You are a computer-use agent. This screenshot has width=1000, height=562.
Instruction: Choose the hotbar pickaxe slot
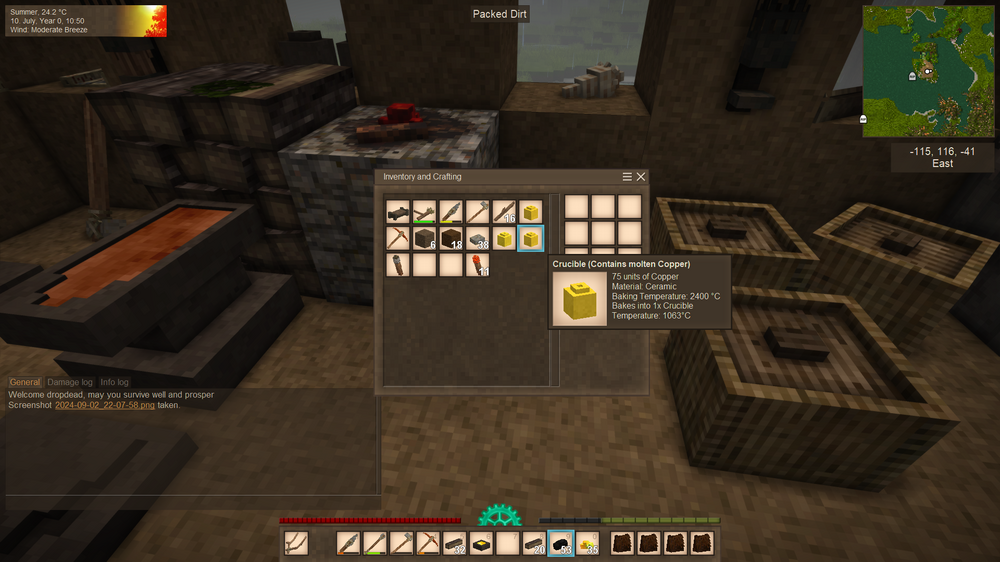[428, 543]
